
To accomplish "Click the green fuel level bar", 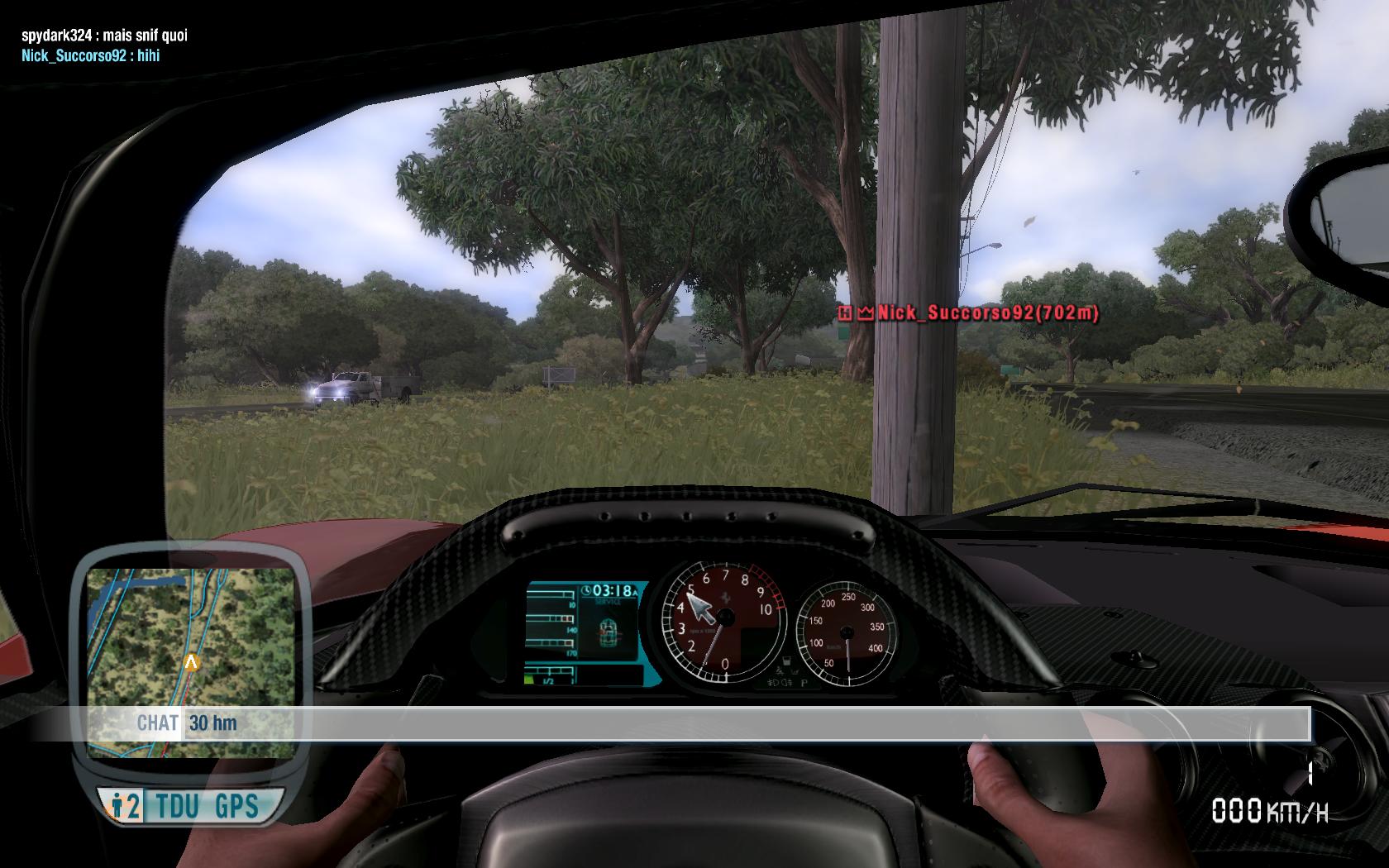I will pyautogui.click(x=528, y=679).
